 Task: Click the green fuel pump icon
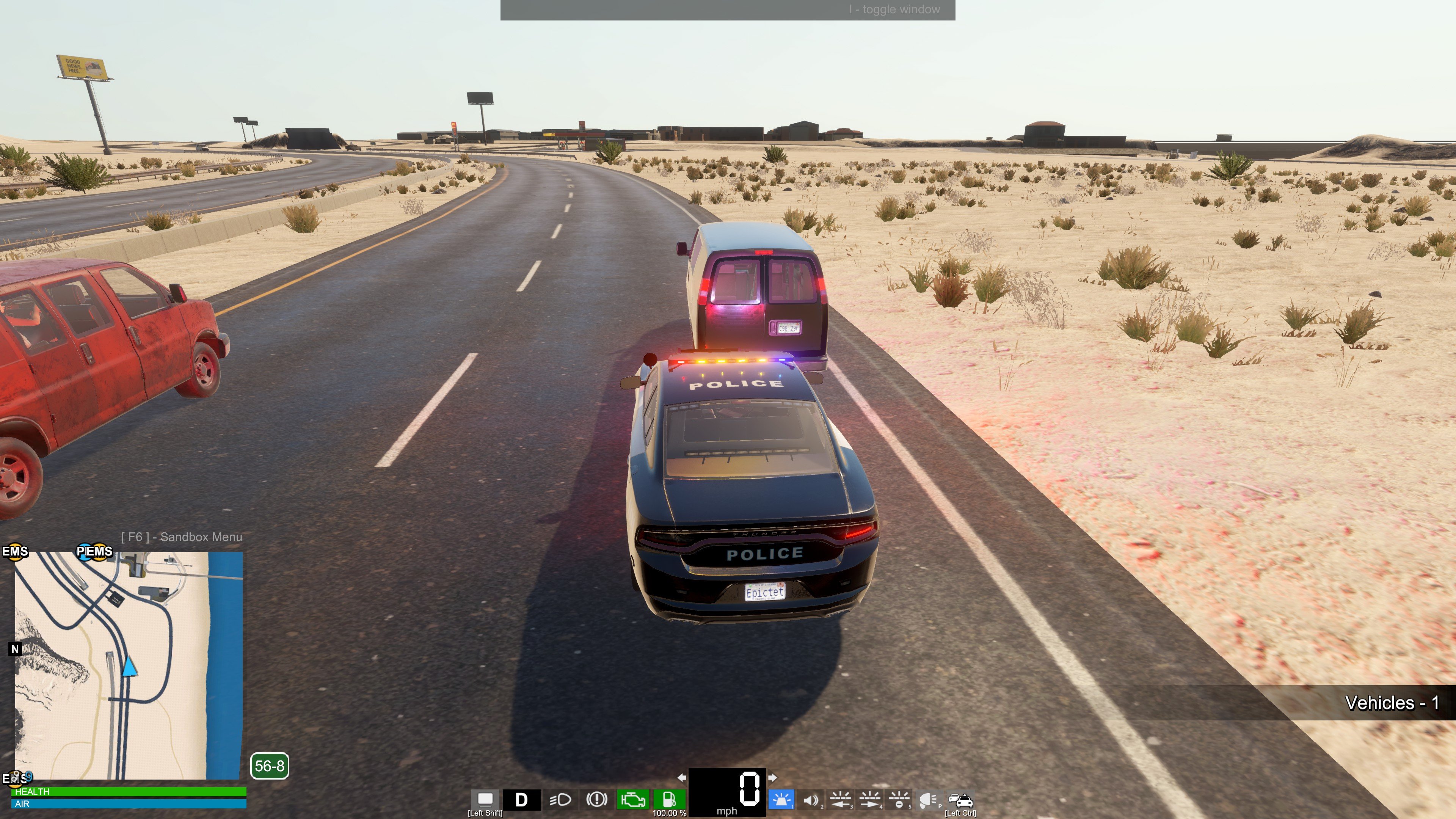point(669,799)
